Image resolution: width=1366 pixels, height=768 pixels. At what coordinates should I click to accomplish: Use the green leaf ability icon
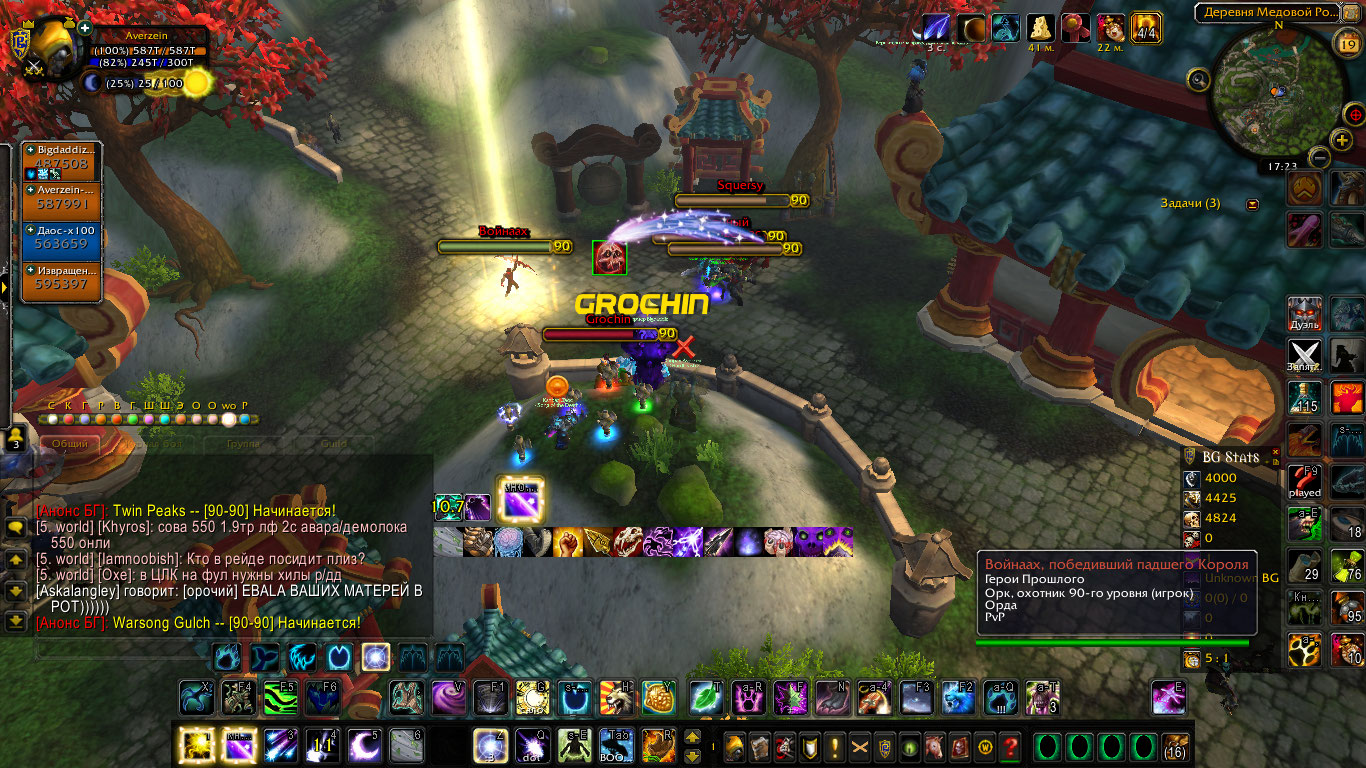(707, 696)
